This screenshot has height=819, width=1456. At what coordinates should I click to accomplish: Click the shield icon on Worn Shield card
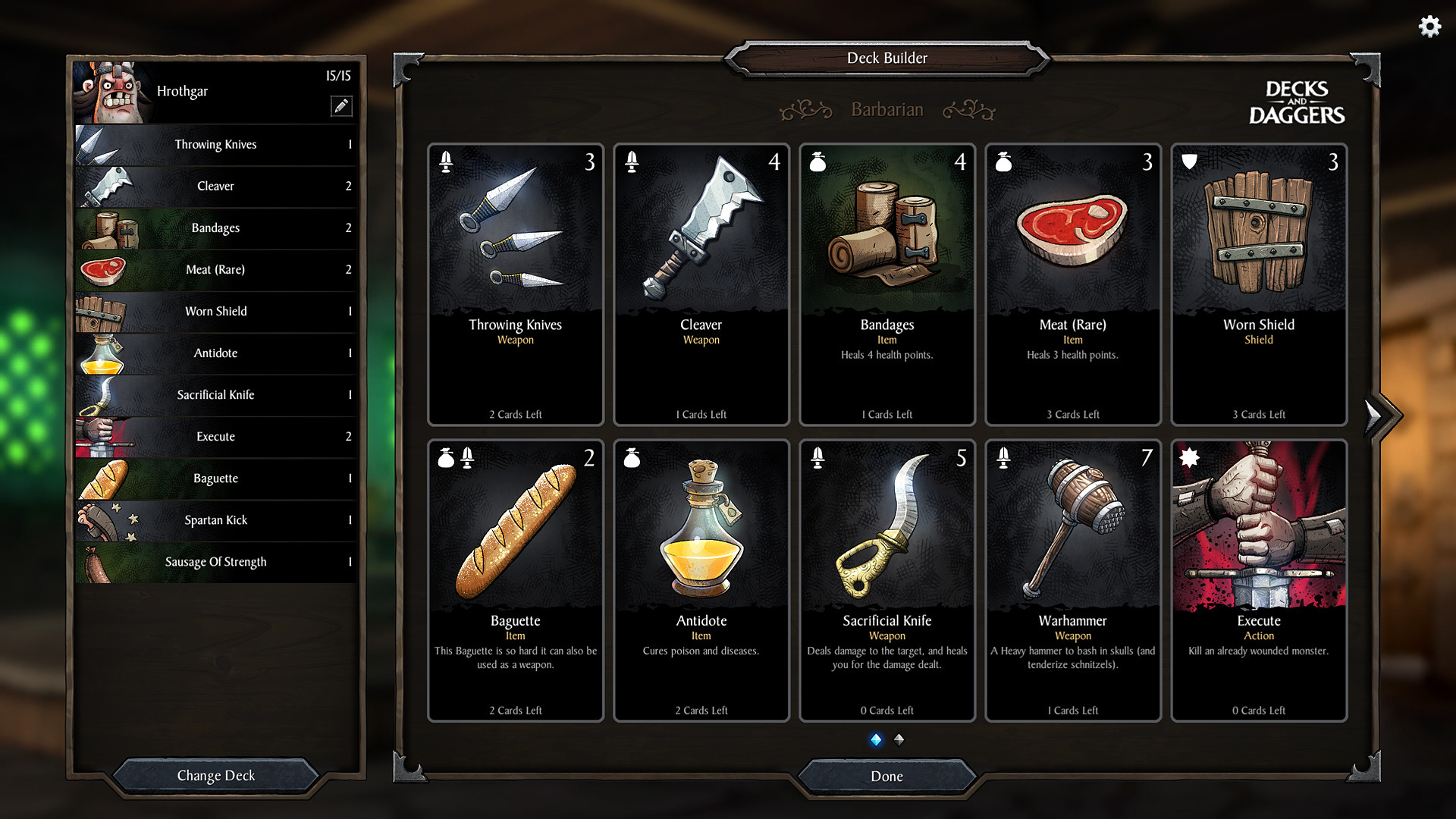point(1189,160)
